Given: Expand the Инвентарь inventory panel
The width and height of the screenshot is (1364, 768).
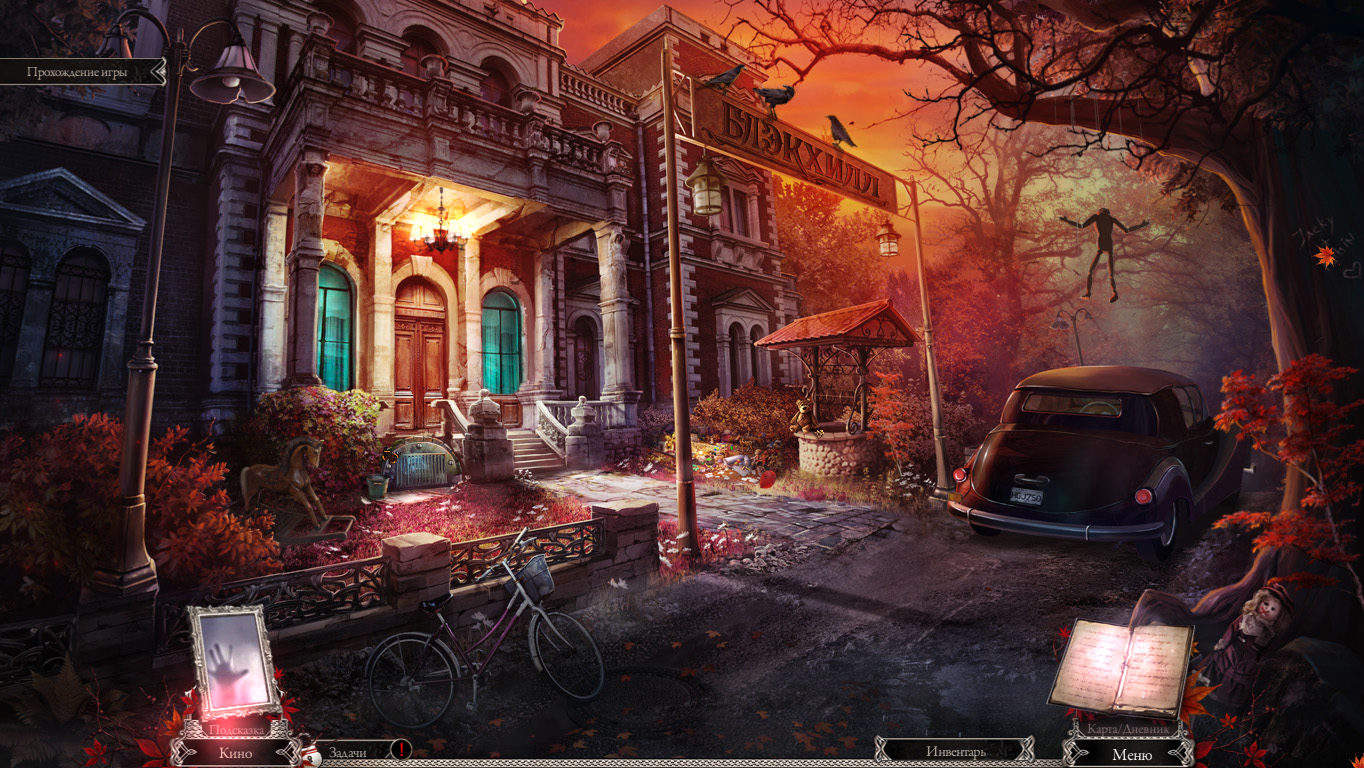Looking at the screenshot, I should point(955,751).
